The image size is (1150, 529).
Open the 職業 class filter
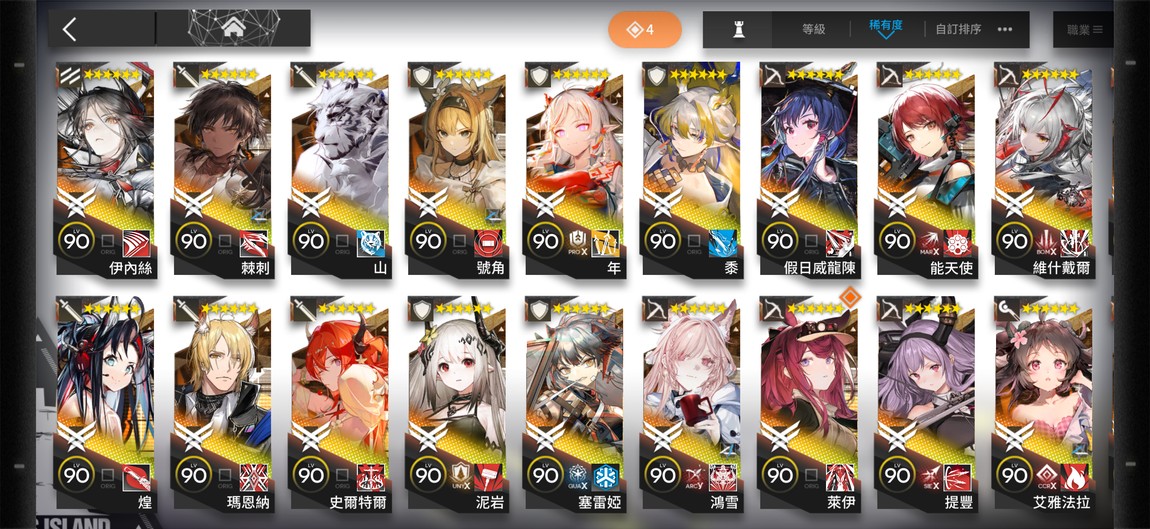1084,30
